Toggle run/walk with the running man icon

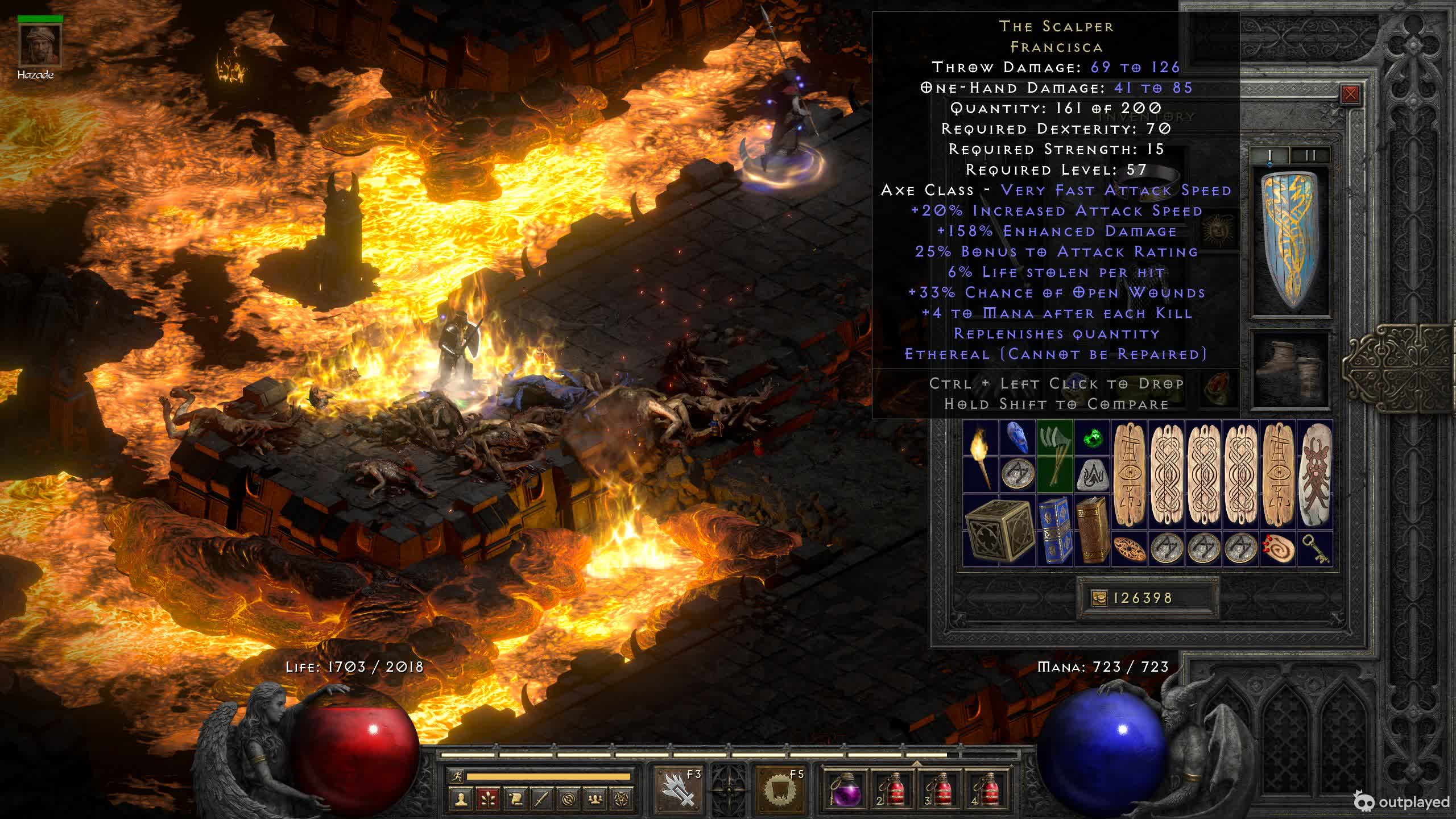click(x=457, y=776)
